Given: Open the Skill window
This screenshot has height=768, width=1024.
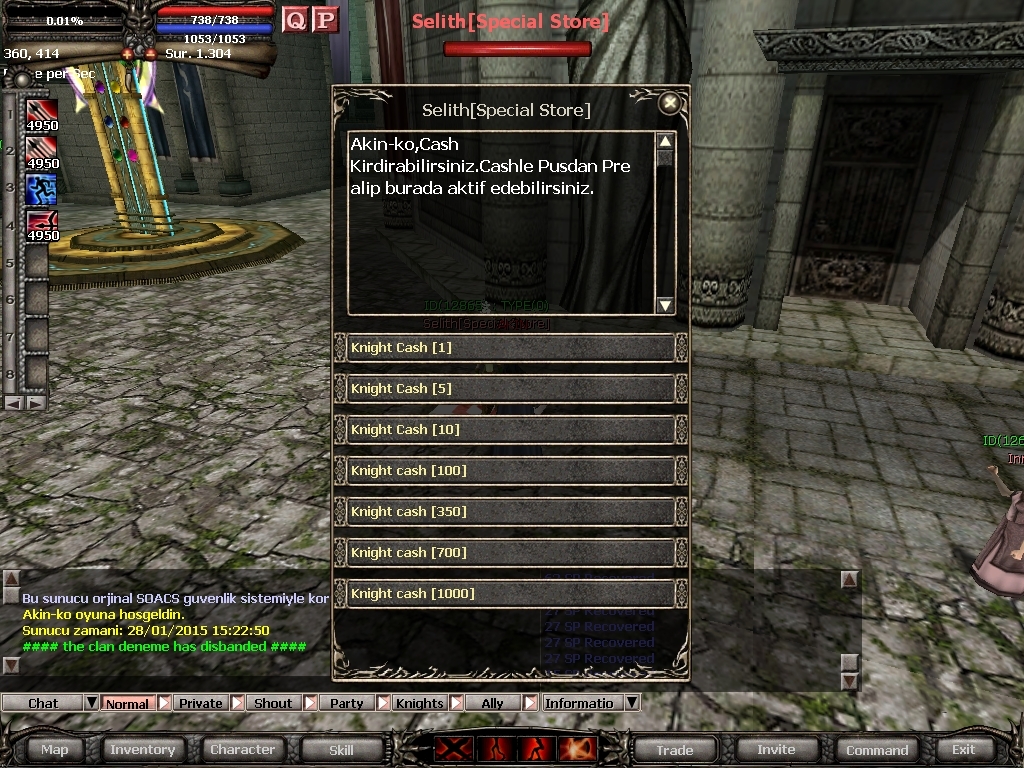Looking at the screenshot, I should click(x=341, y=749).
